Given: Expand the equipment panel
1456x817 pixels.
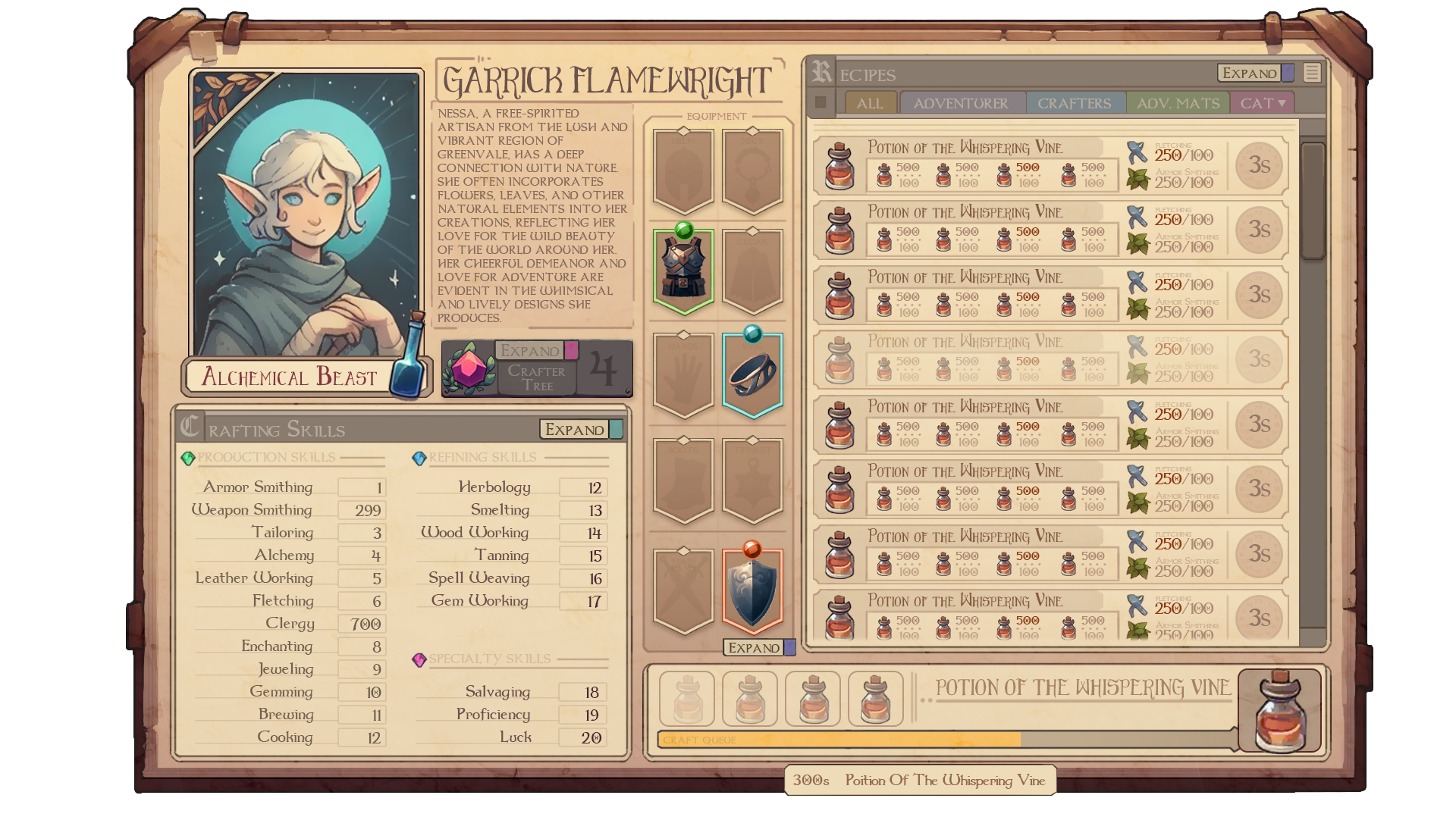Looking at the screenshot, I should pyautogui.click(x=754, y=648).
